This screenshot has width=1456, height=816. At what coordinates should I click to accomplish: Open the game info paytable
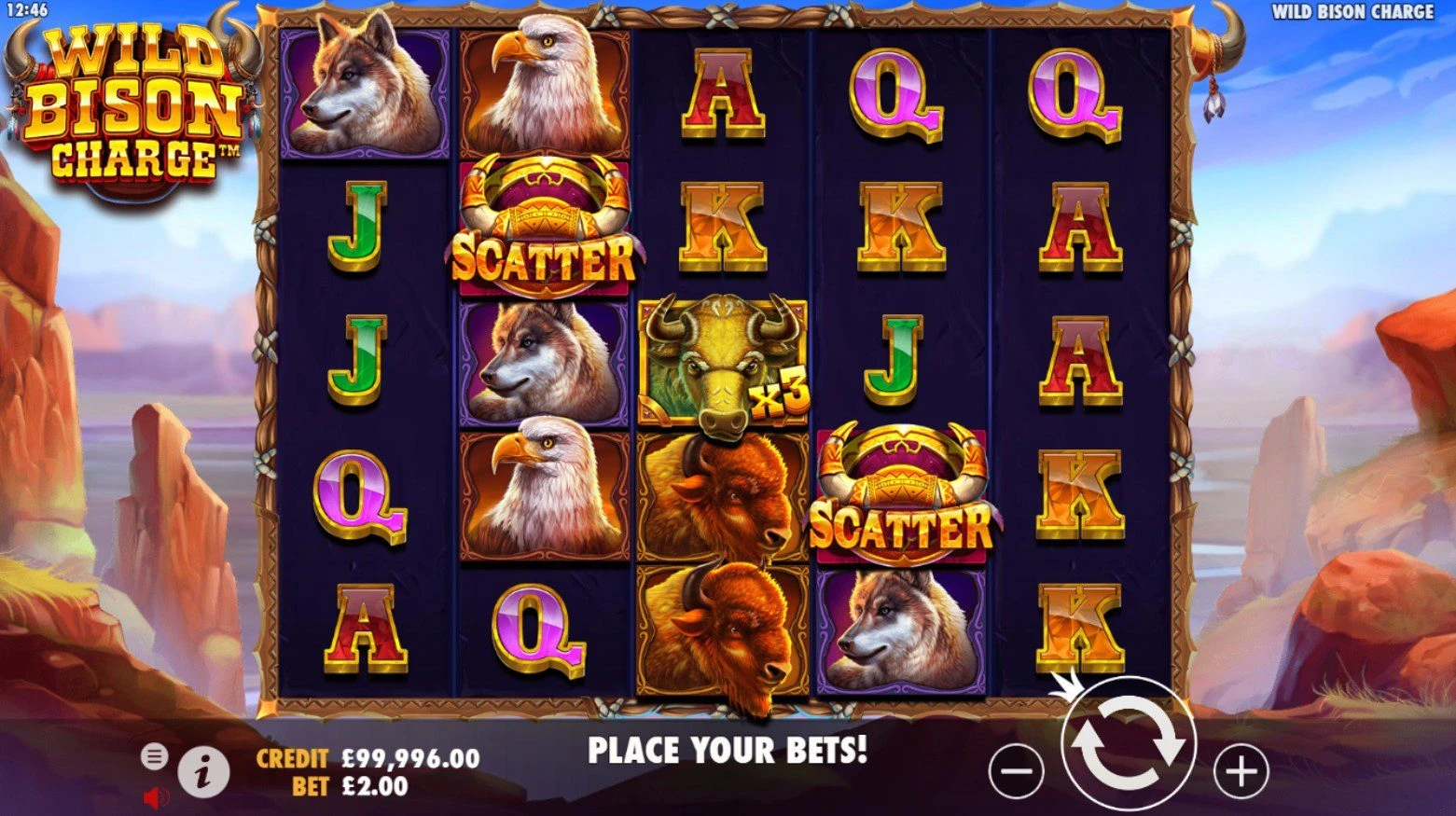(203, 771)
